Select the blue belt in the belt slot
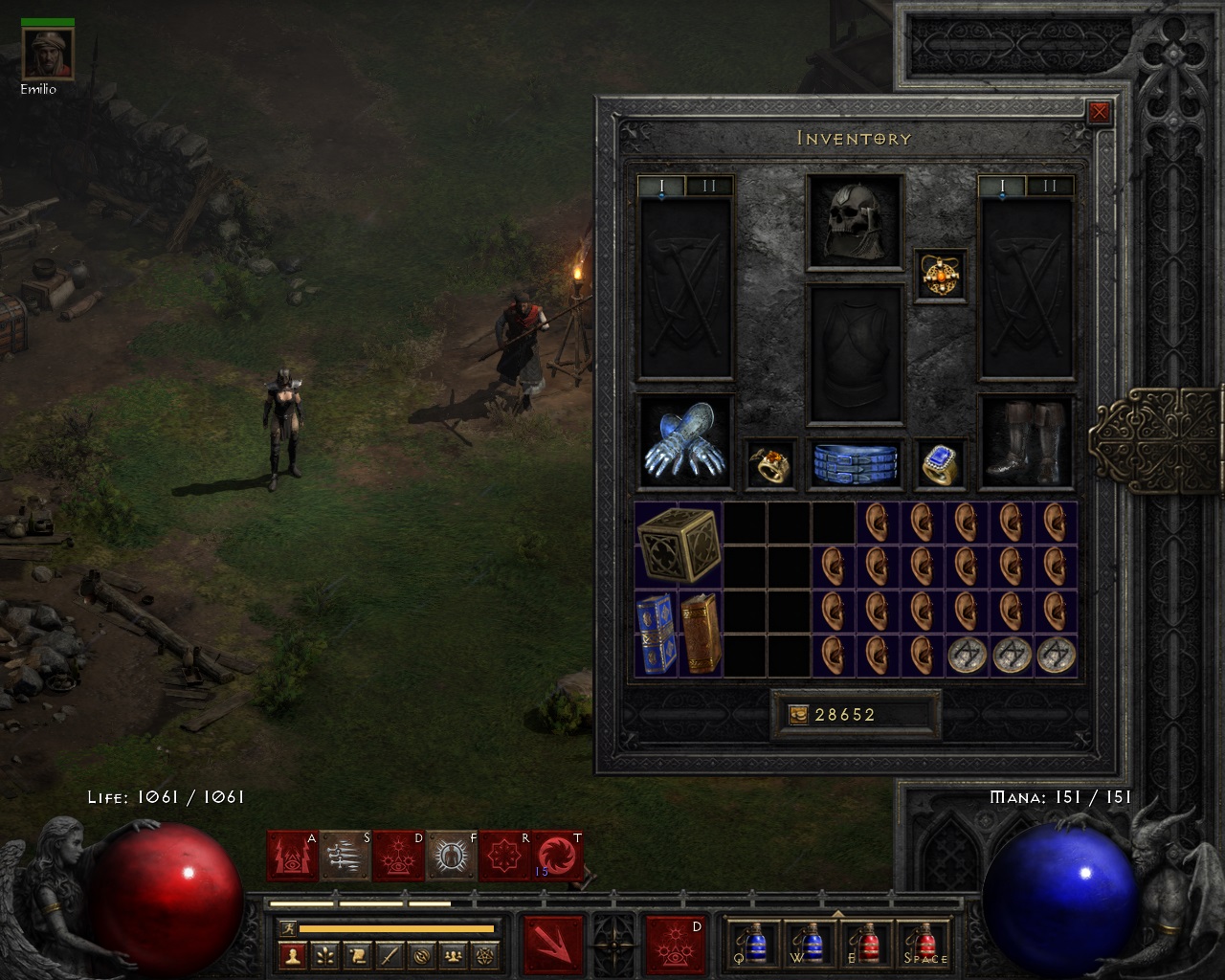 point(855,463)
